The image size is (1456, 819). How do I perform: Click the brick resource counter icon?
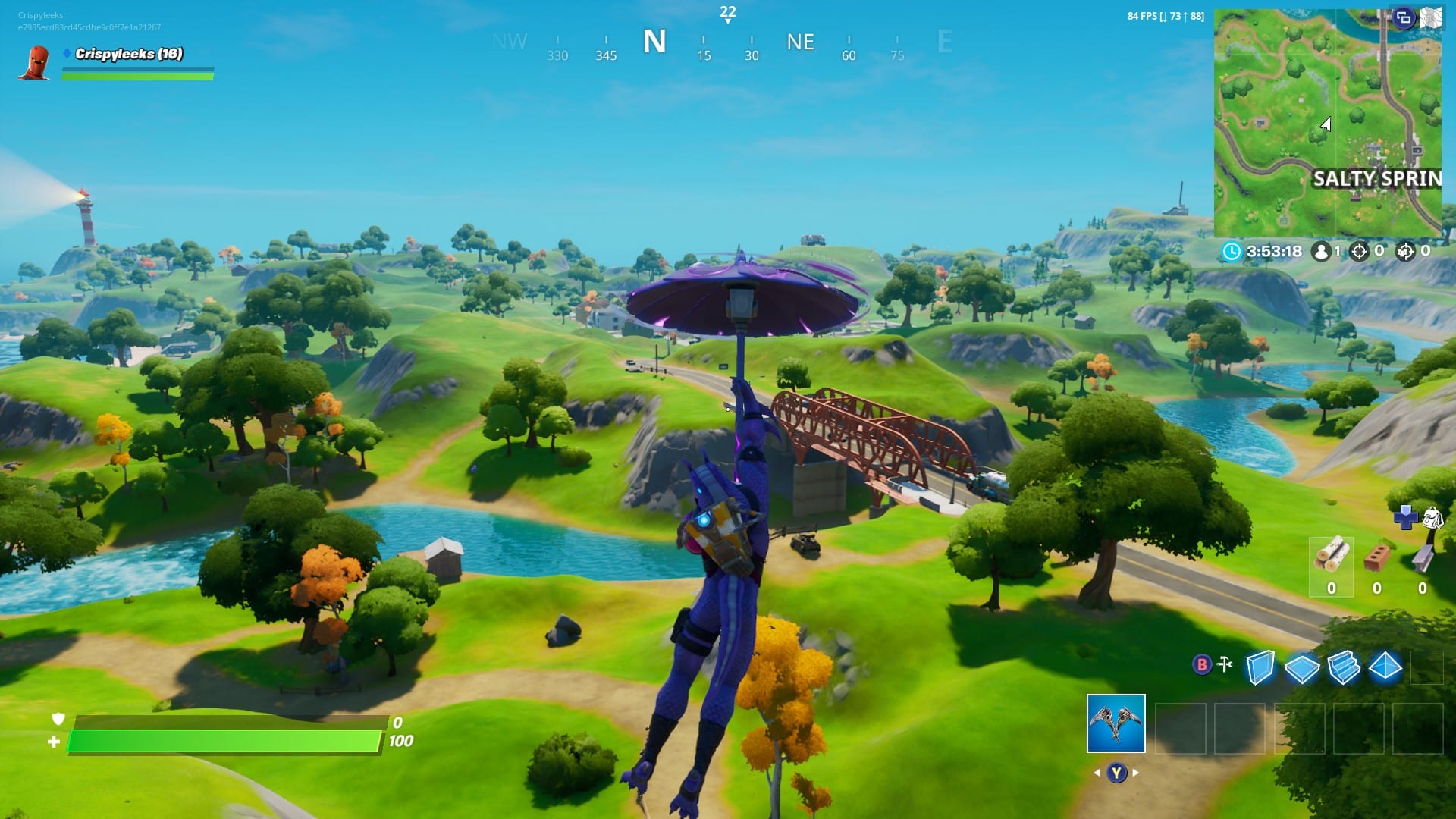point(1376,559)
